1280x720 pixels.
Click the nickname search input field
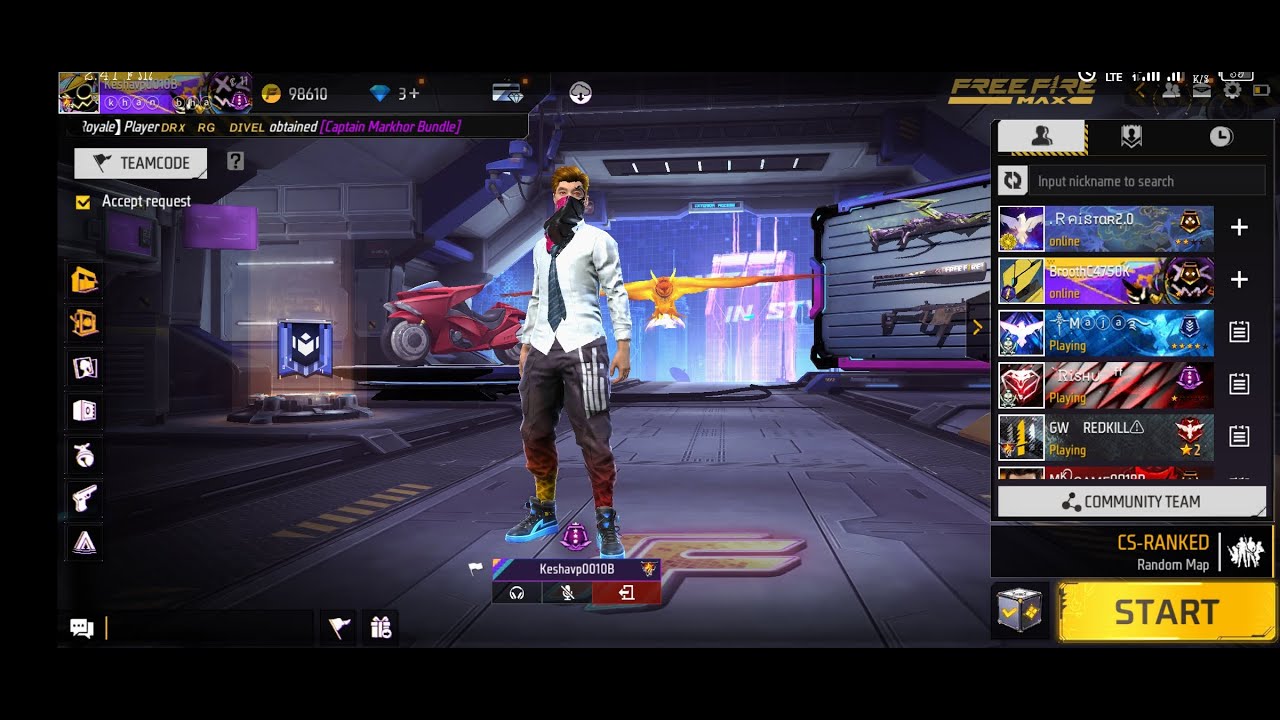[x=1148, y=181]
